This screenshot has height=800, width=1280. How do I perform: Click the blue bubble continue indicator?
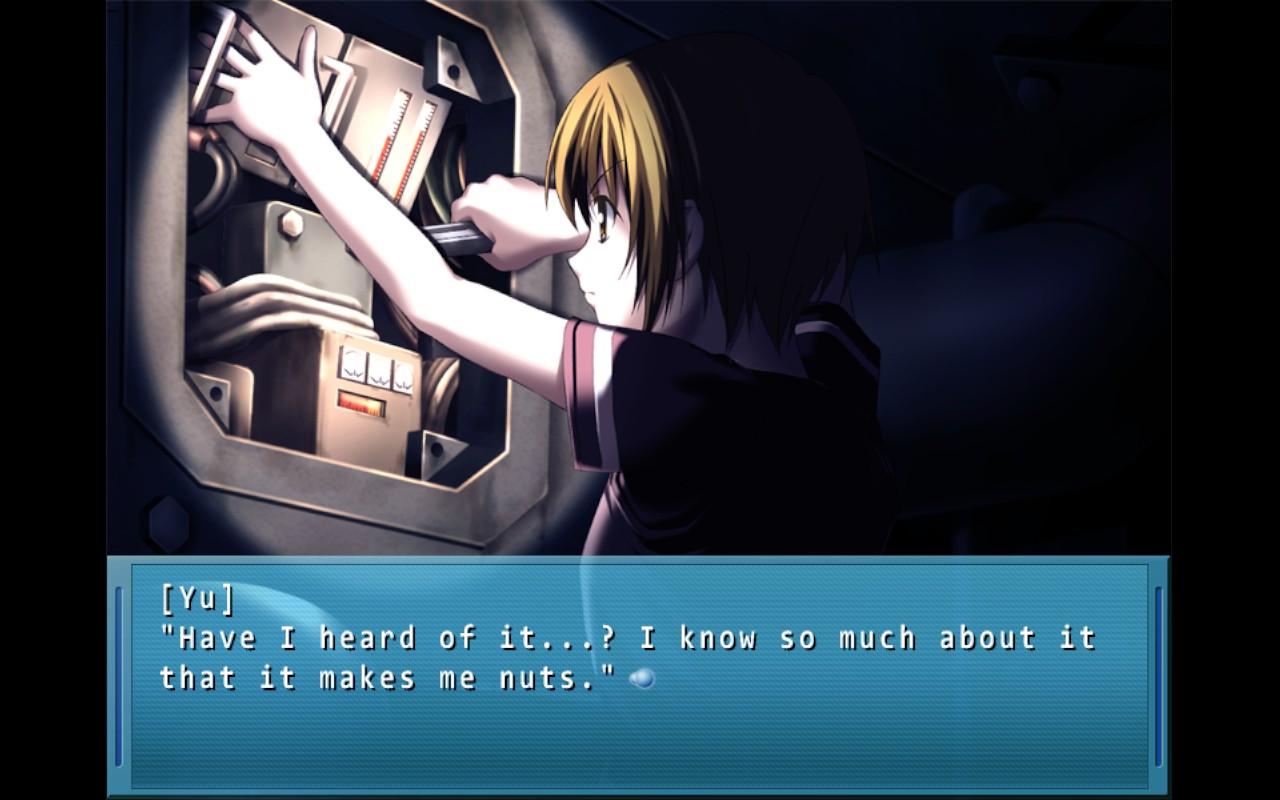(642, 679)
